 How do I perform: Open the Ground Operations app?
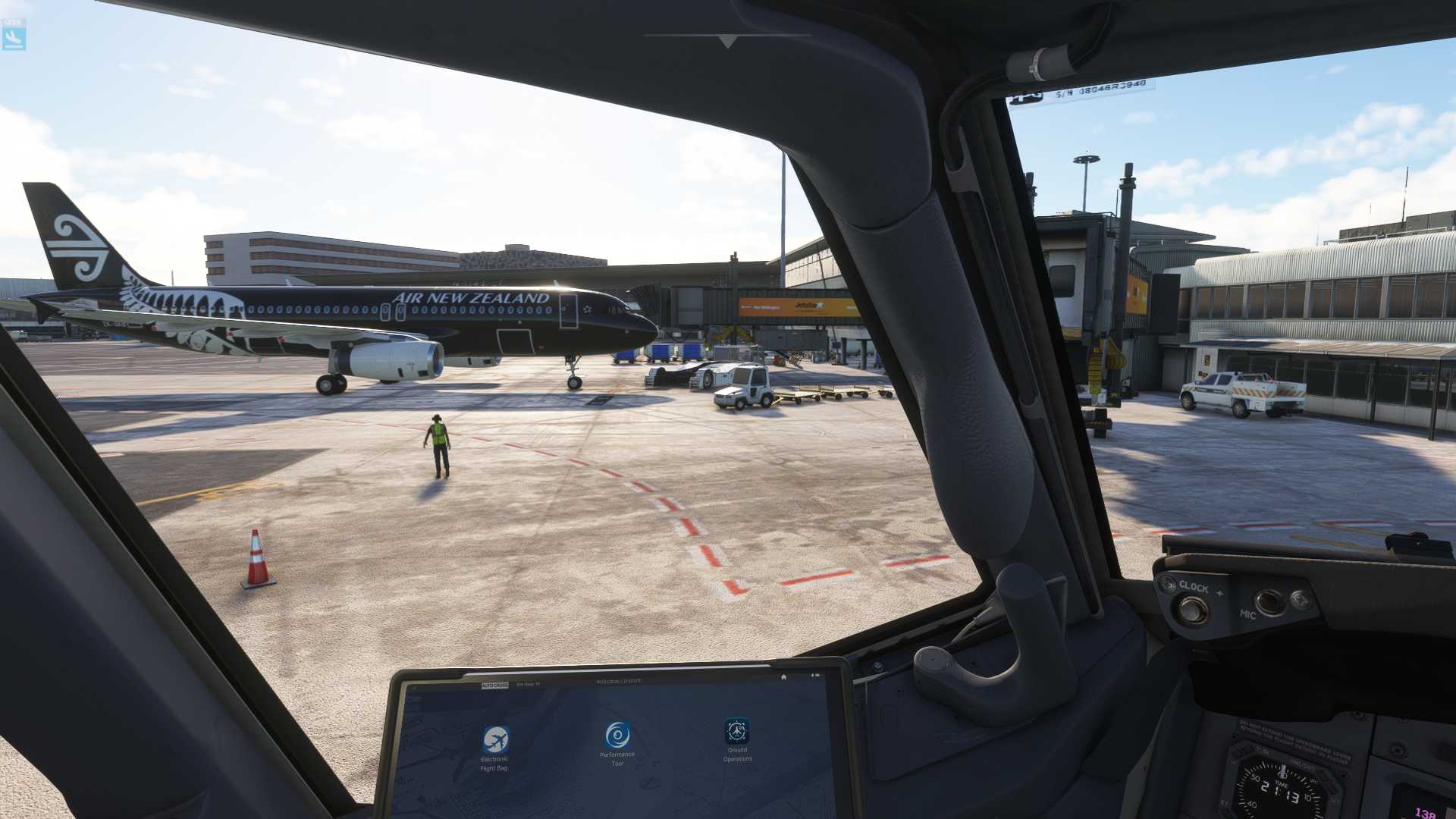point(737,731)
